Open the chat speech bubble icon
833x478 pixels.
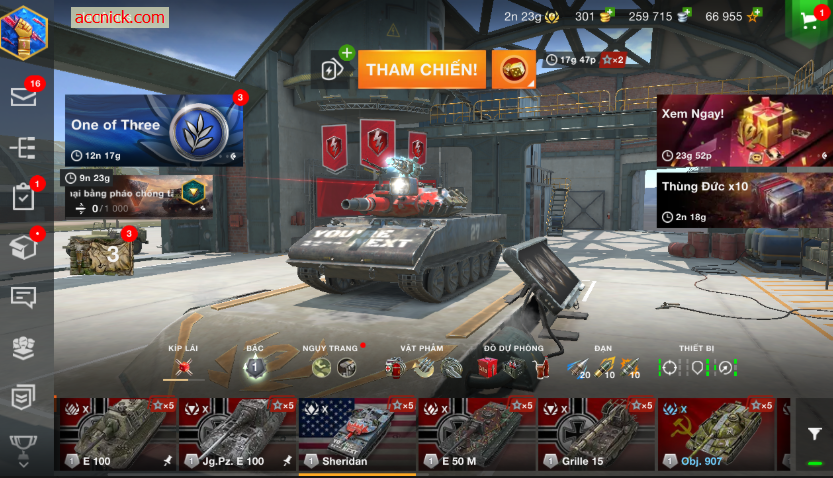[24, 297]
